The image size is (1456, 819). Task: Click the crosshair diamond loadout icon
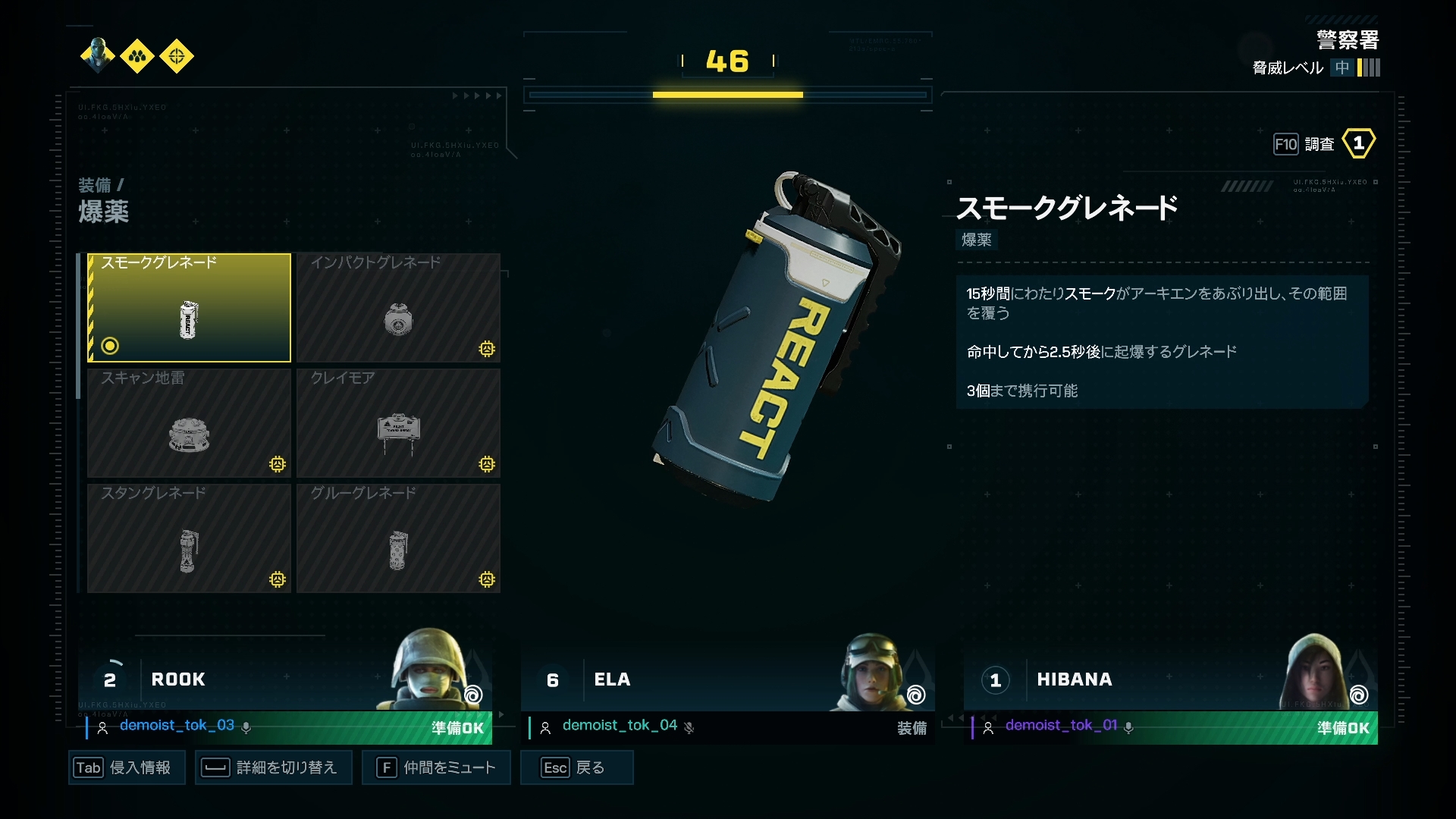pyautogui.click(x=177, y=56)
